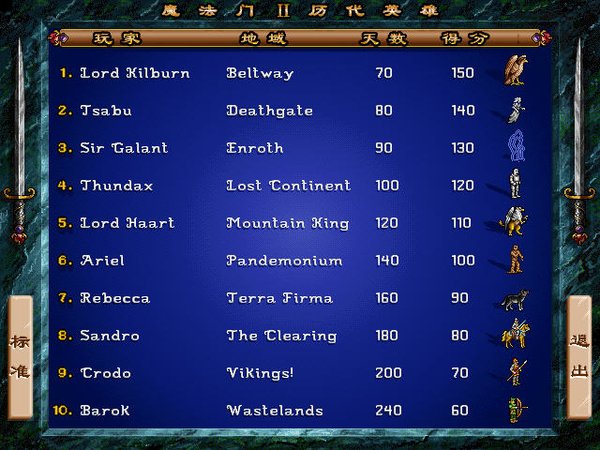Select Sir Galant's Enroth entry

[x=124, y=148]
